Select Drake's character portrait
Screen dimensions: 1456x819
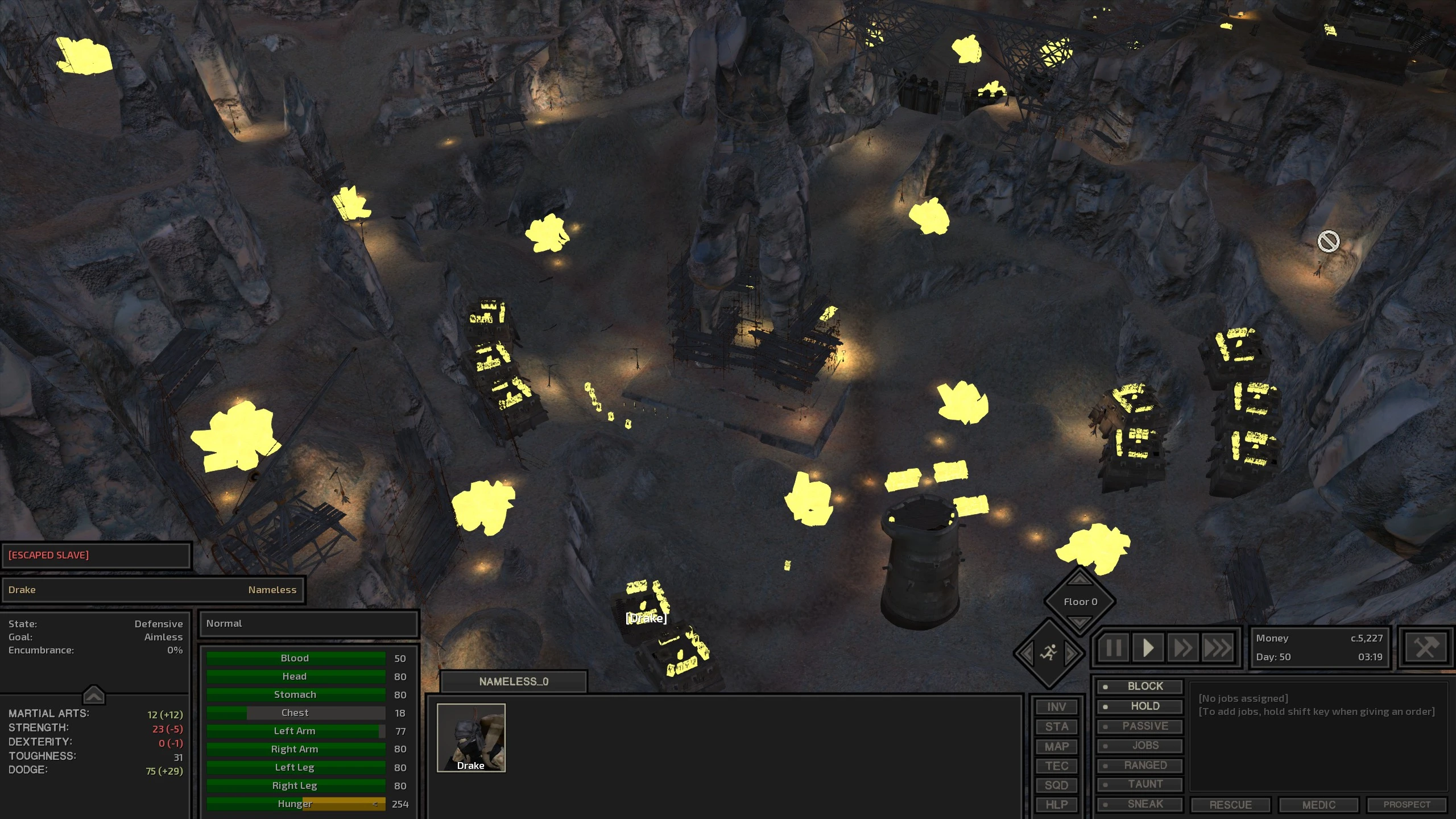pyautogui.click(x=471, y=738)
